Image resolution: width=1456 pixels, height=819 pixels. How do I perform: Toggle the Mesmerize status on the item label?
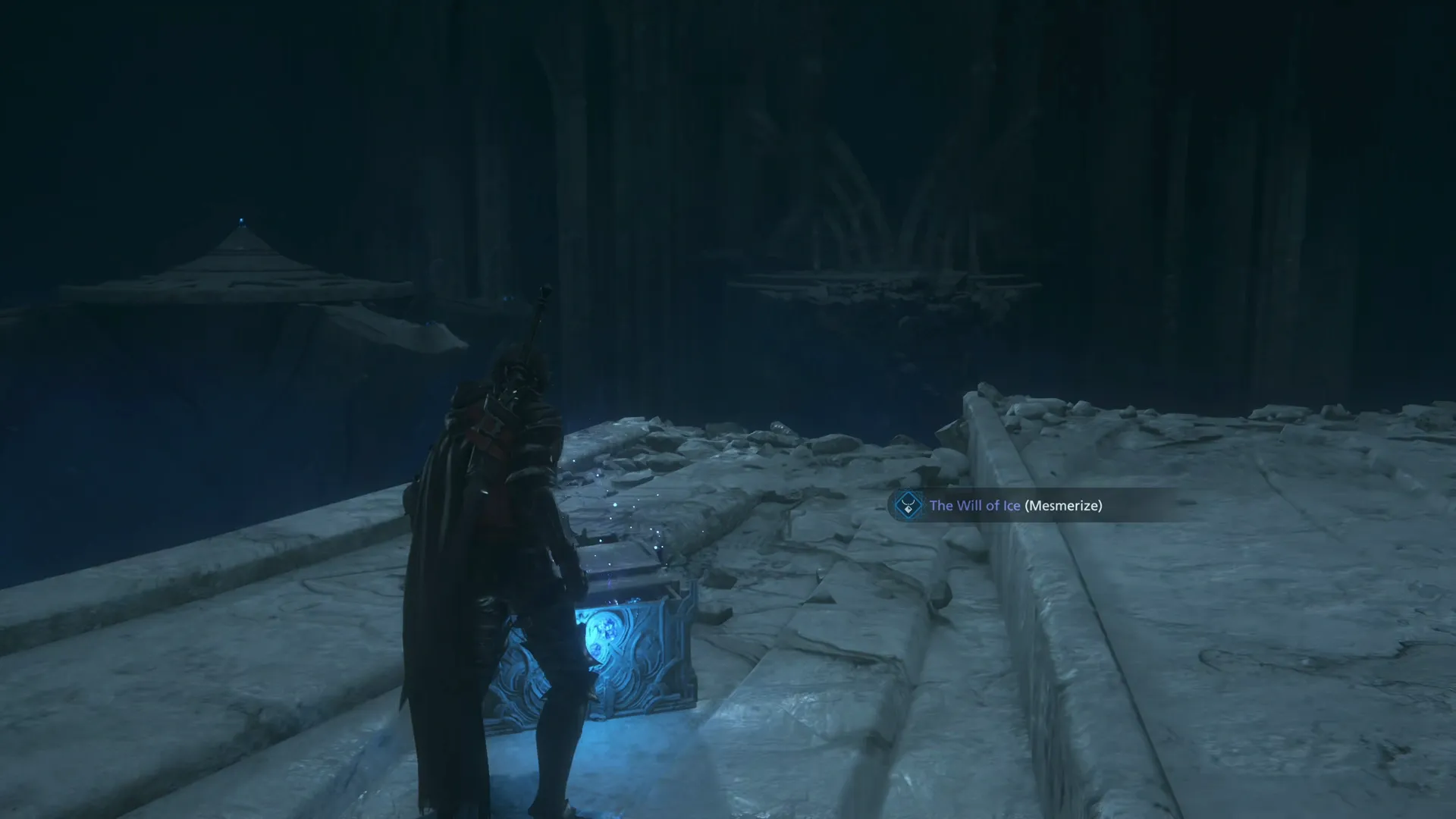(1065, 506)
